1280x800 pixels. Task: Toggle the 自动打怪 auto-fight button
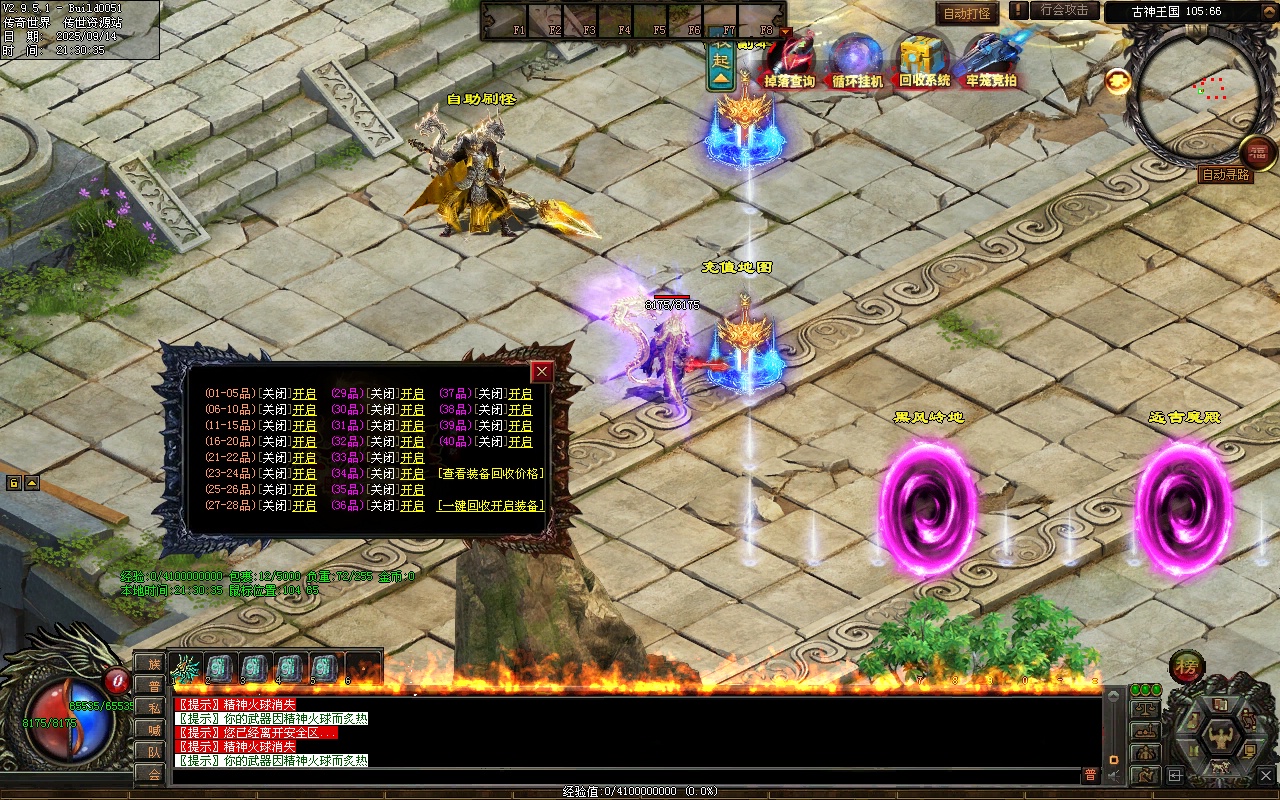[967, 13]
